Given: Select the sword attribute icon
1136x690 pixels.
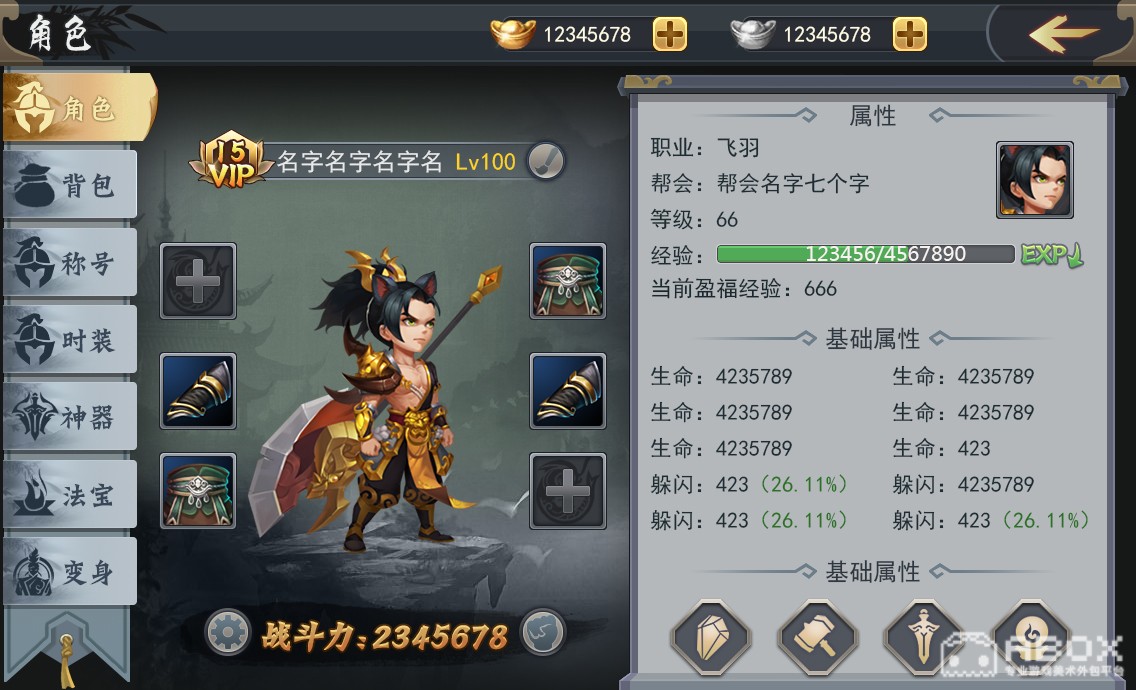Looking at the screenshot, I should click(x=924, y=636).
